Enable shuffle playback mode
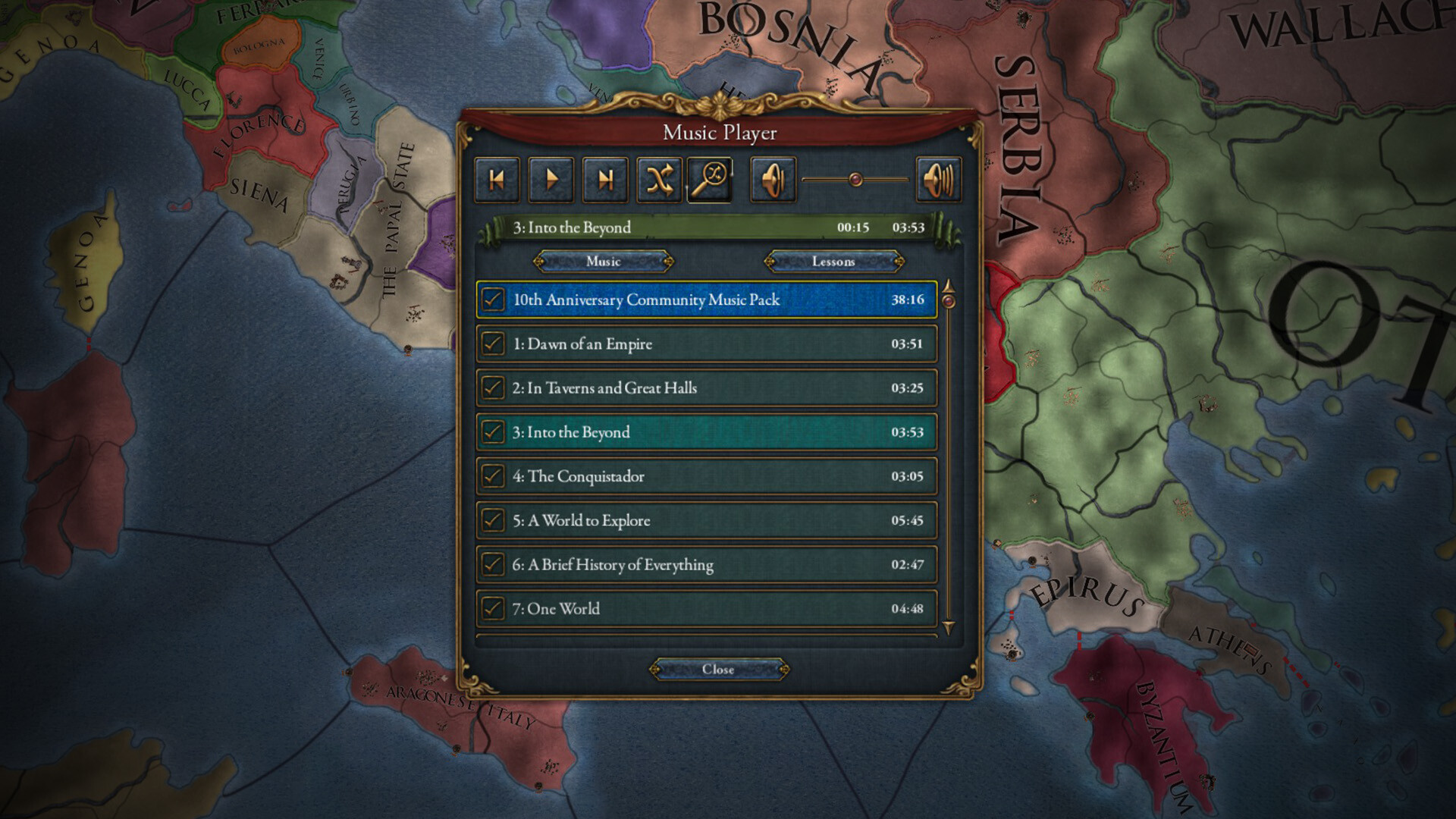1456x819 pixels. click(x=659, y=180)
